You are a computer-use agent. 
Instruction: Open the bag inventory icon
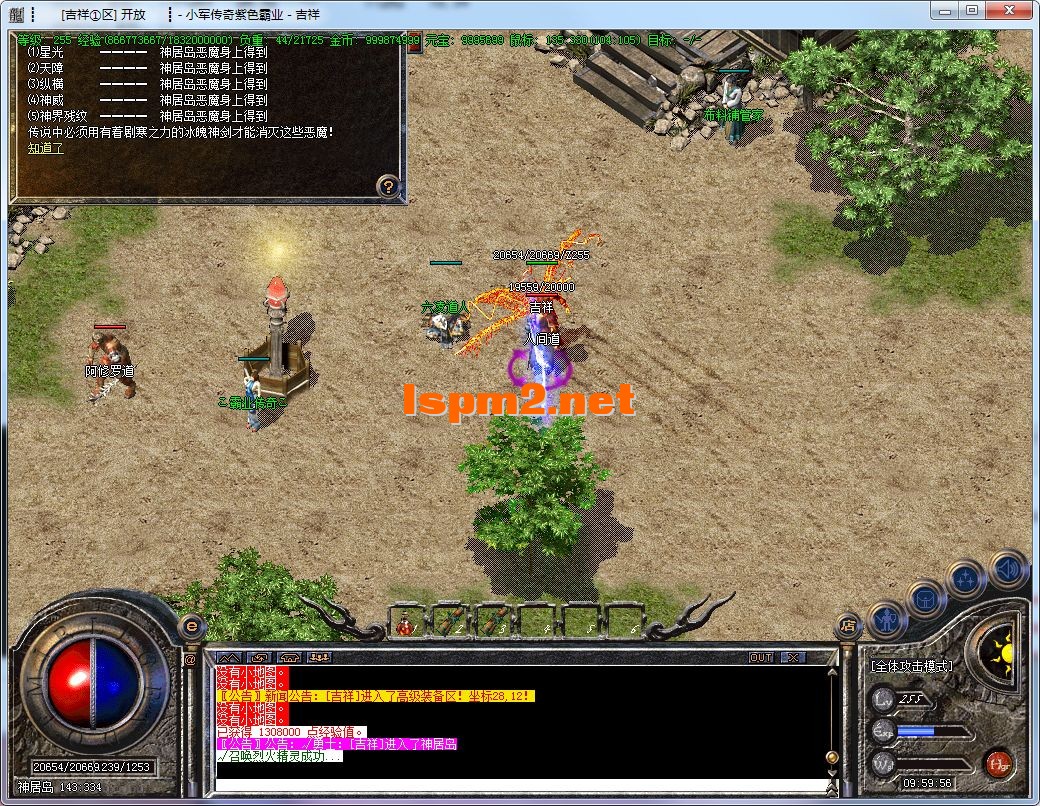[927, 599]
